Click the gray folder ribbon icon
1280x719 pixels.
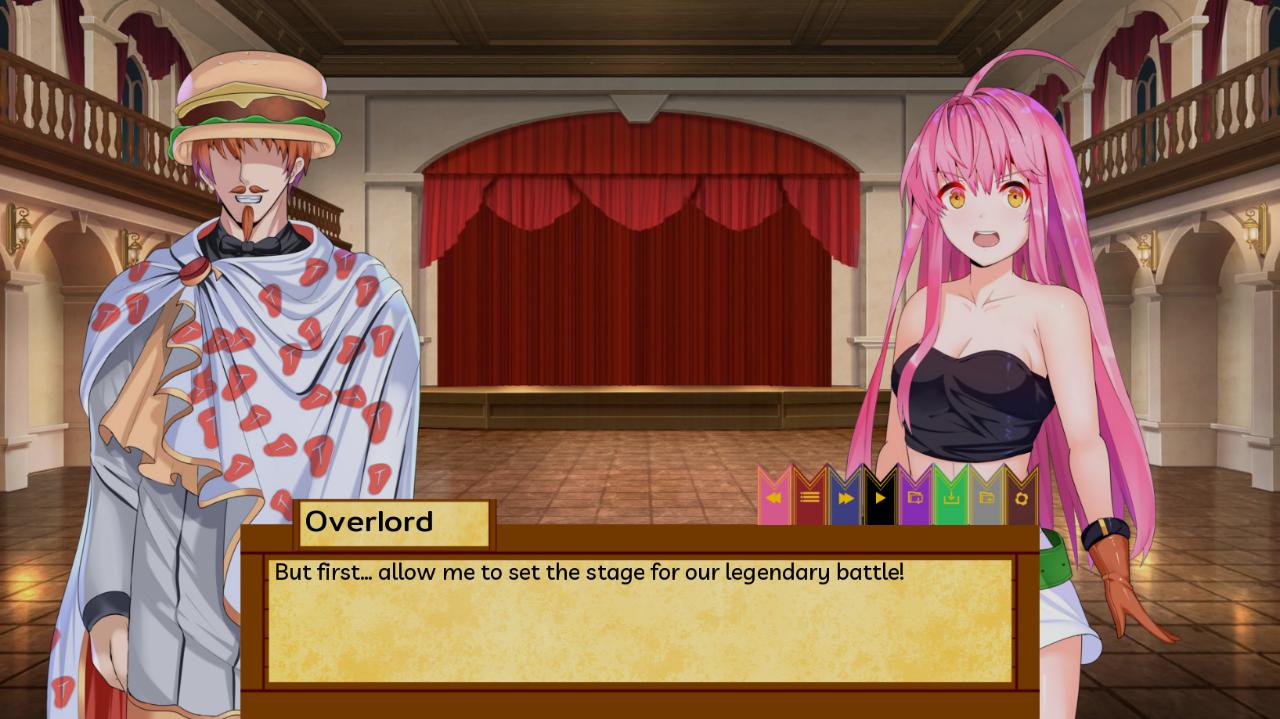click(986, 497)
